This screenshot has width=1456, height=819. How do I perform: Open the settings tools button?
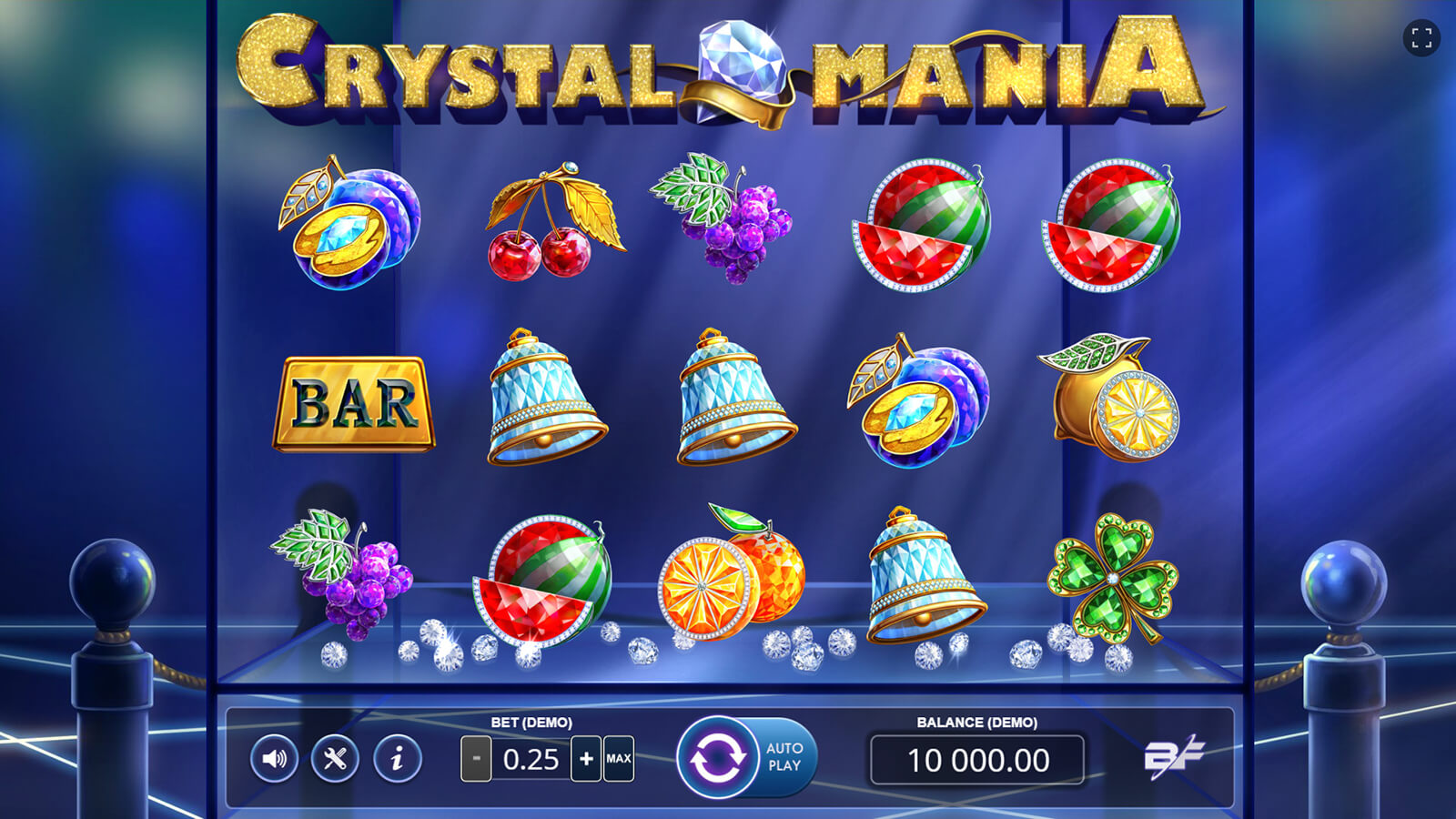click(335, 758)
